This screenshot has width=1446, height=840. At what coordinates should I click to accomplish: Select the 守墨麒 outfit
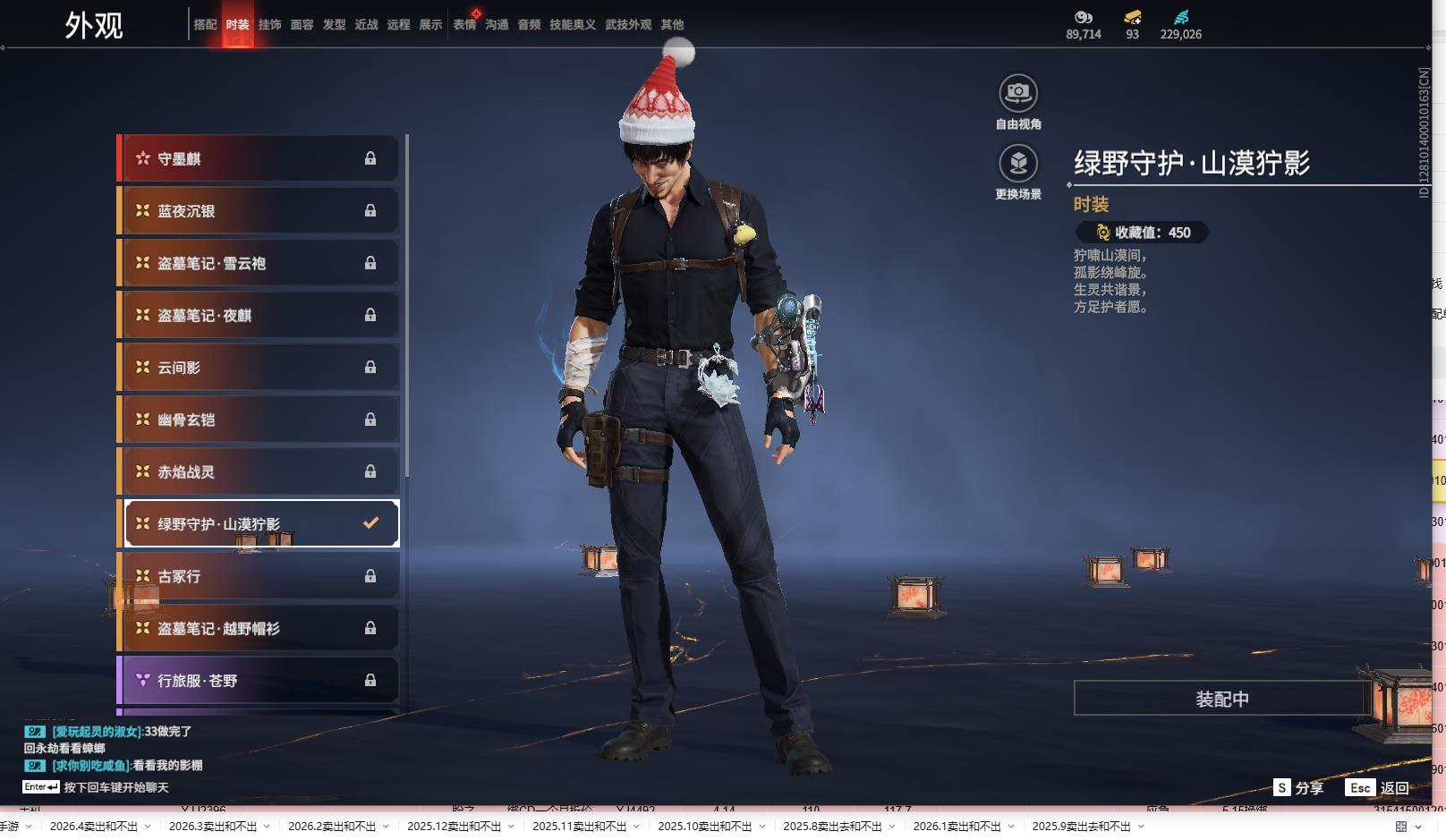point(258,158)
